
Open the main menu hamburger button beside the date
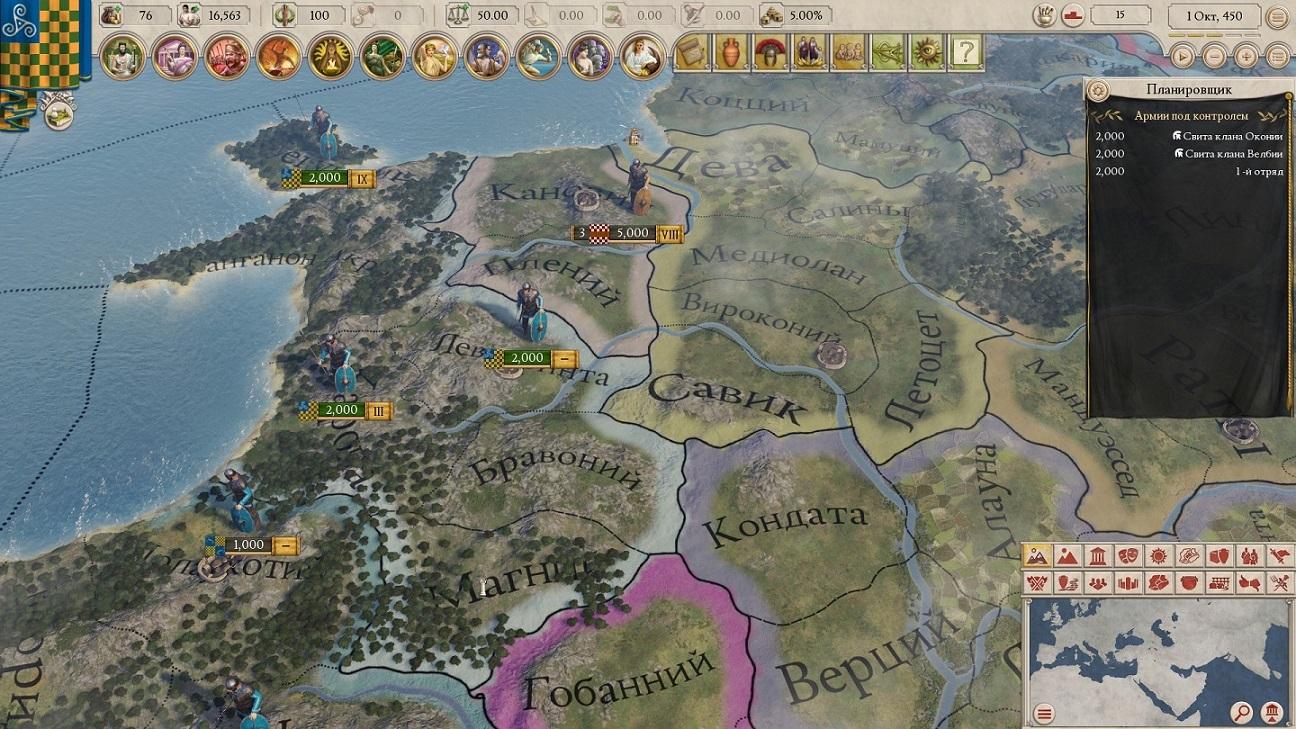click(x=1277, y=17)
